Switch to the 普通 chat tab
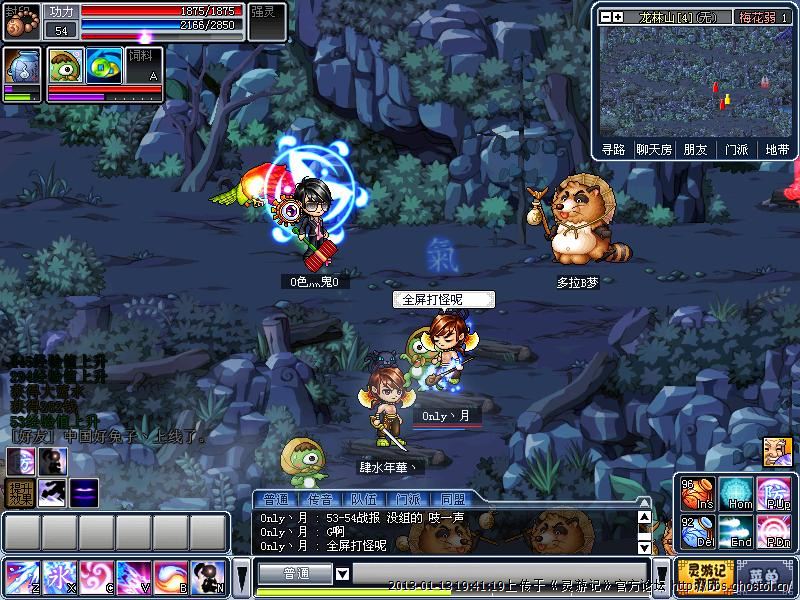 click(x=275, y=499)
